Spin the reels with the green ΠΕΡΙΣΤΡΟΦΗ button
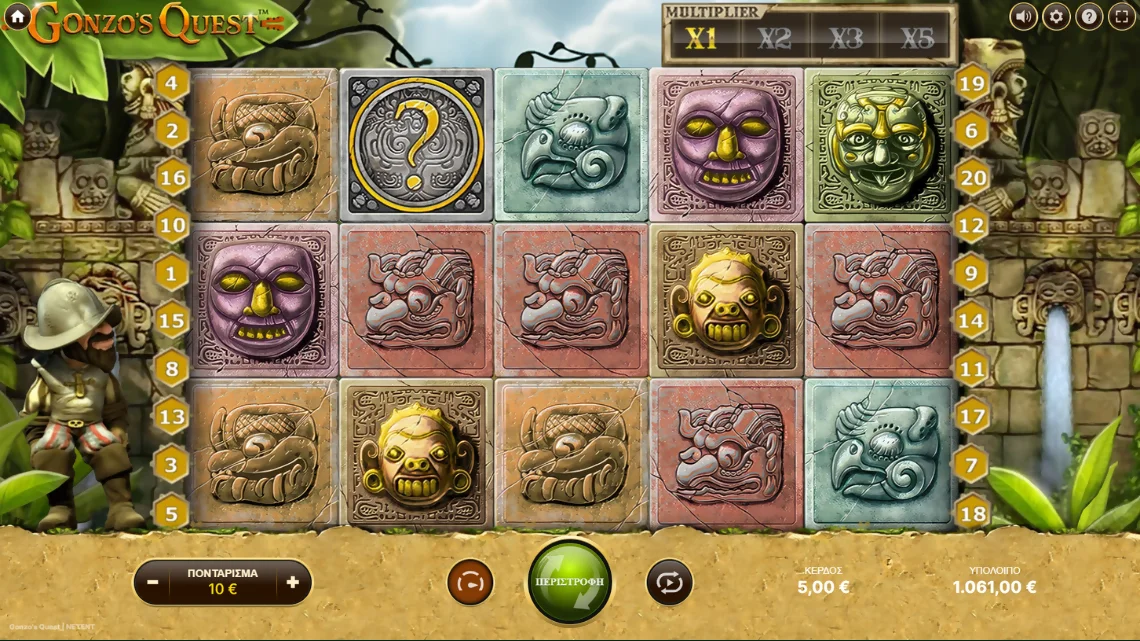The image size is (1140, 641). [x=570, y=581]
